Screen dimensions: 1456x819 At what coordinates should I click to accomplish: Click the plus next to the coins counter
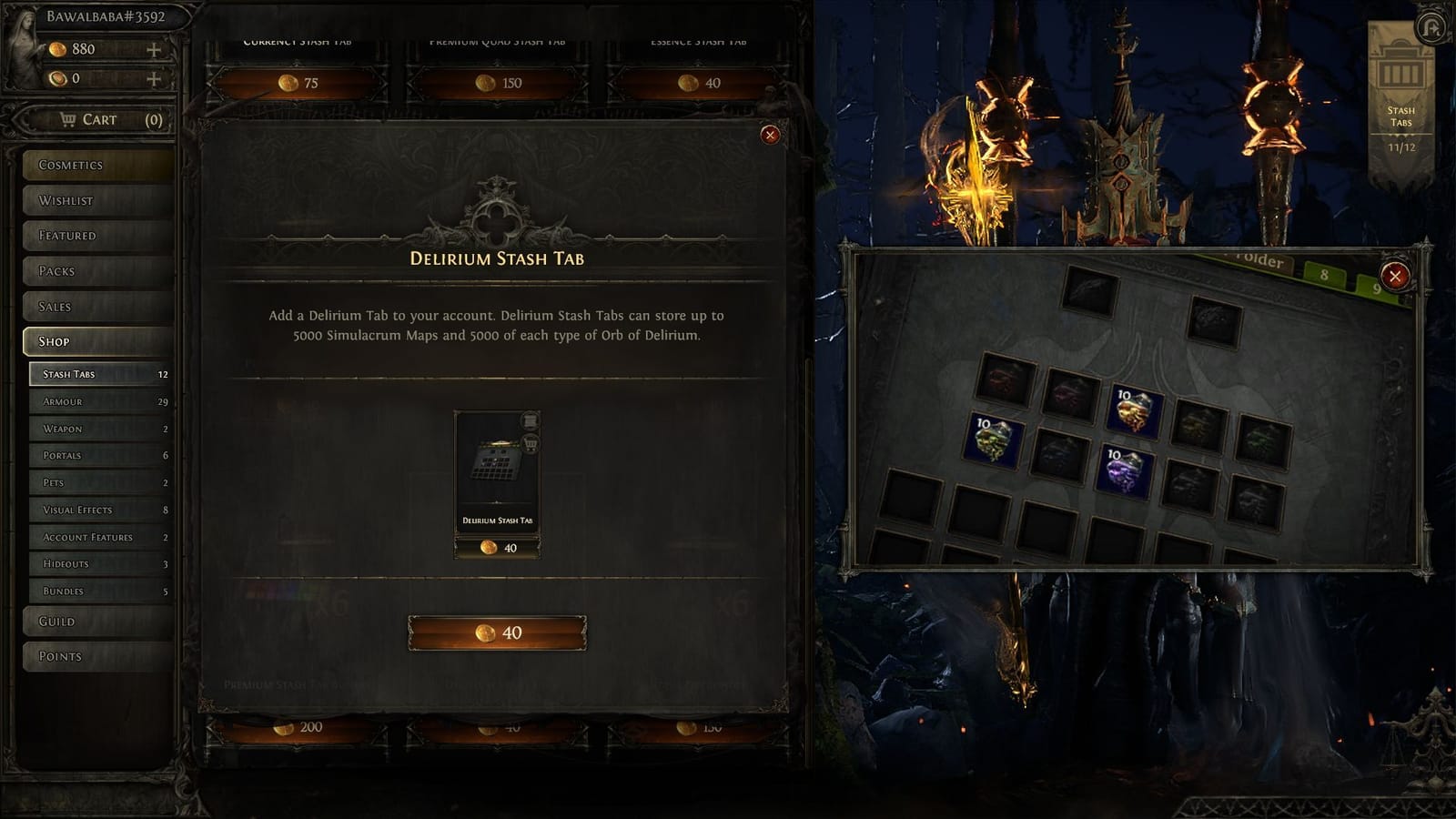pyautogui.click(x=156, y=78)
